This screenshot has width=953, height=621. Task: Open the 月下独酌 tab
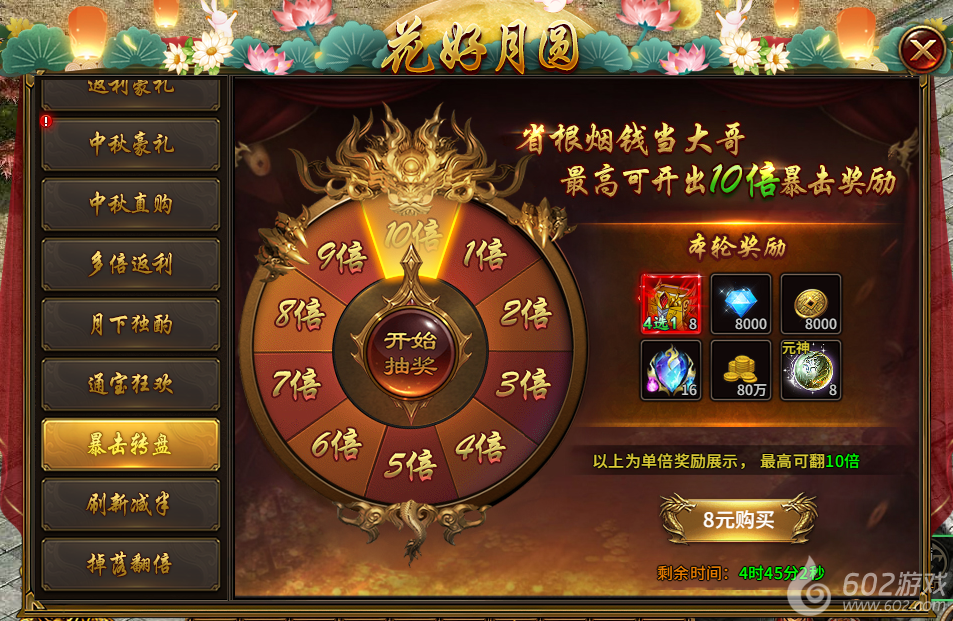(x=131, y=324)
